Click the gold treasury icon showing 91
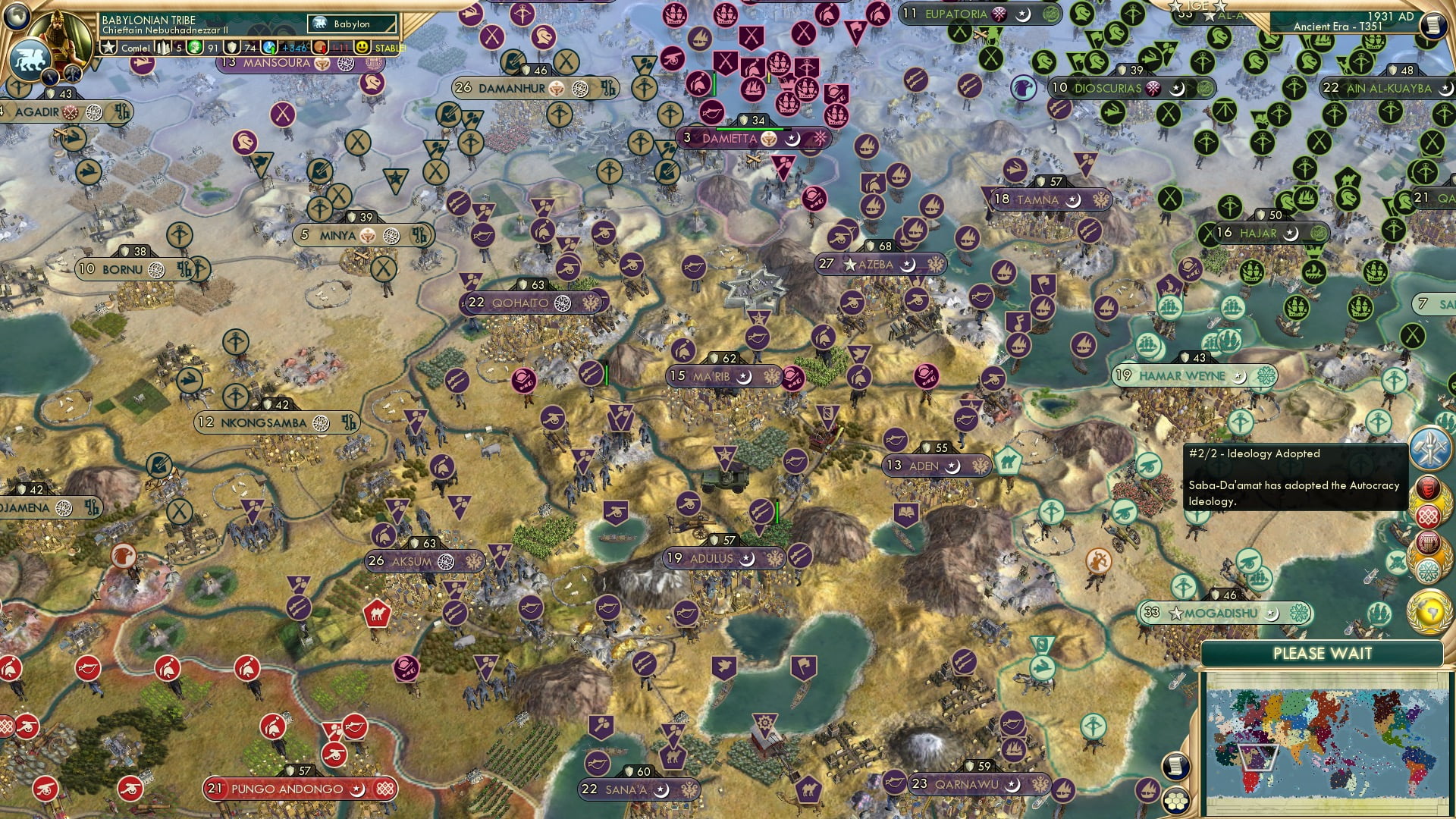Screen dimensions: 1456x819 pos(196,49)
